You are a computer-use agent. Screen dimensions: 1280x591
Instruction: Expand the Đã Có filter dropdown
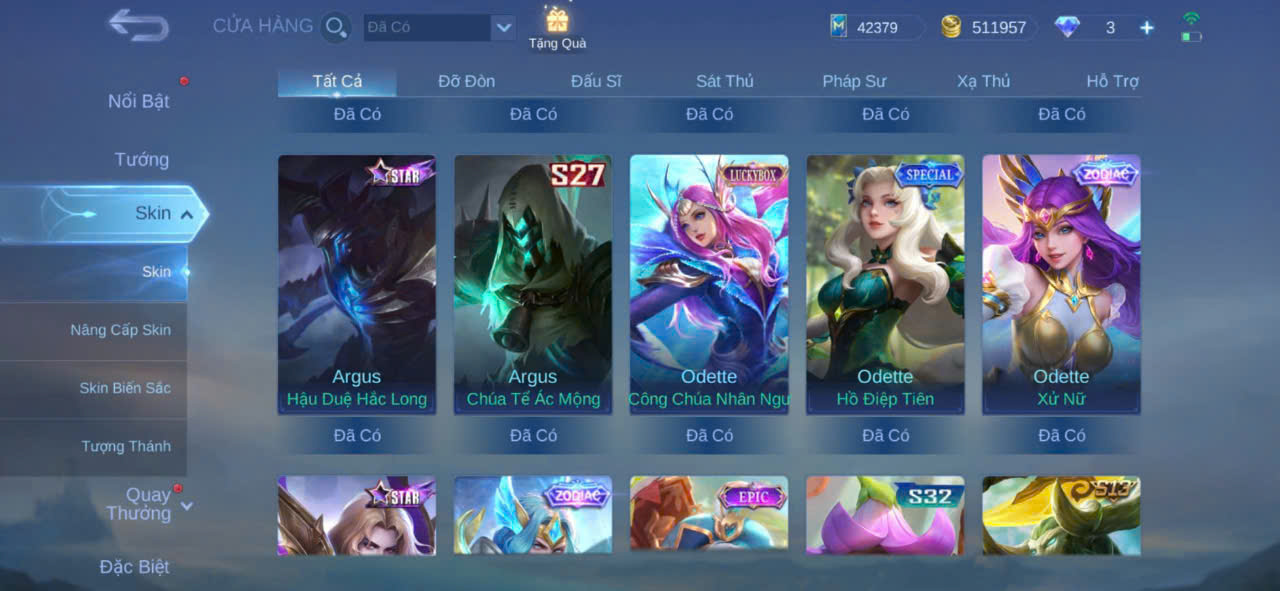(x=503, y=28)
